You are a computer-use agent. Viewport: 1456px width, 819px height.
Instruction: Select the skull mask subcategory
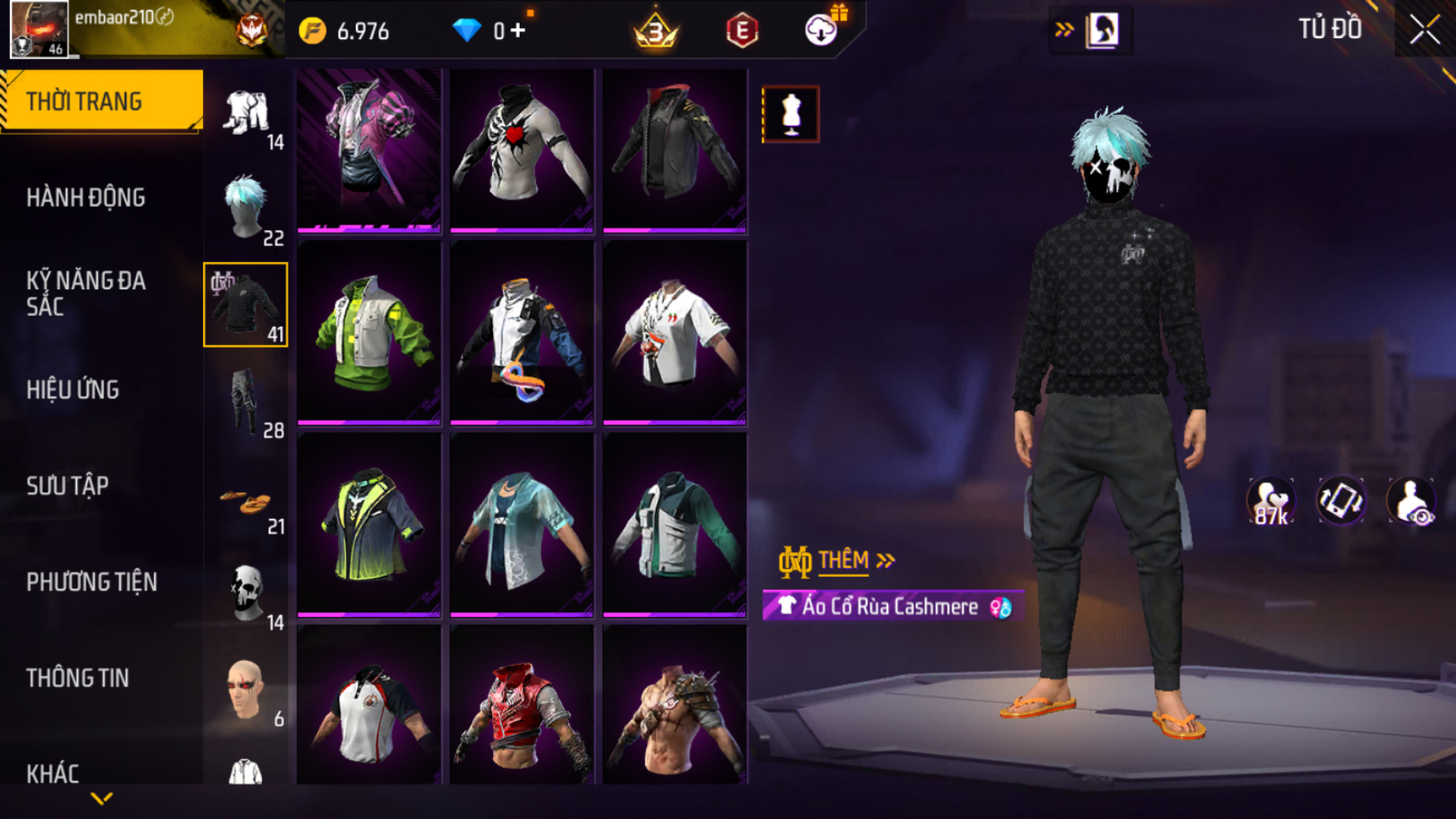click(x=245, y=594)
